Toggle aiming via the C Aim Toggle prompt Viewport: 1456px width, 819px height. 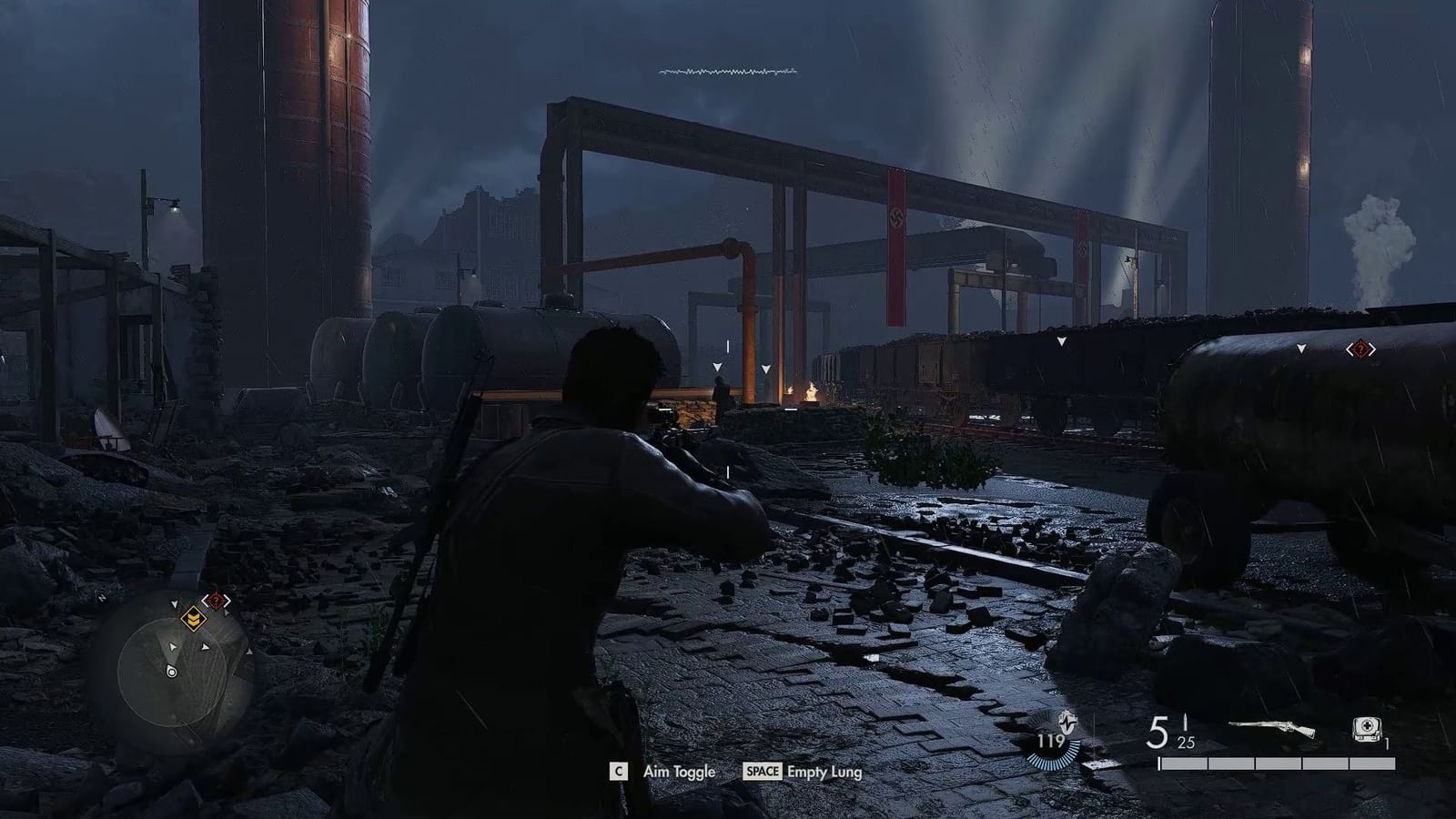(620, 771)
